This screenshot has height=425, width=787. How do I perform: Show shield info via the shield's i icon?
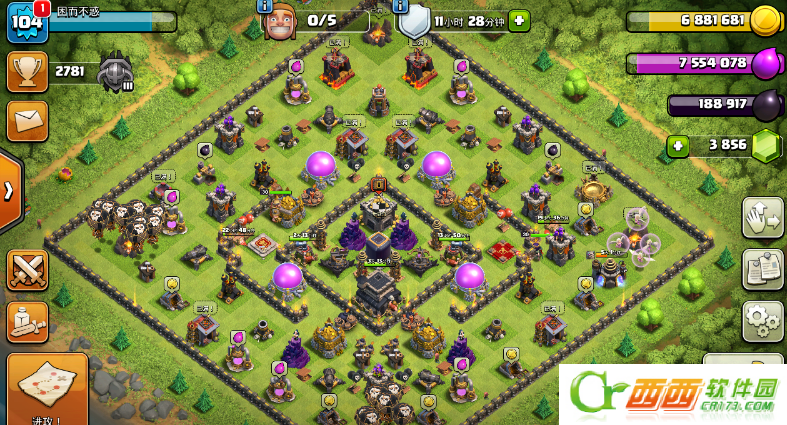[401, 6]
